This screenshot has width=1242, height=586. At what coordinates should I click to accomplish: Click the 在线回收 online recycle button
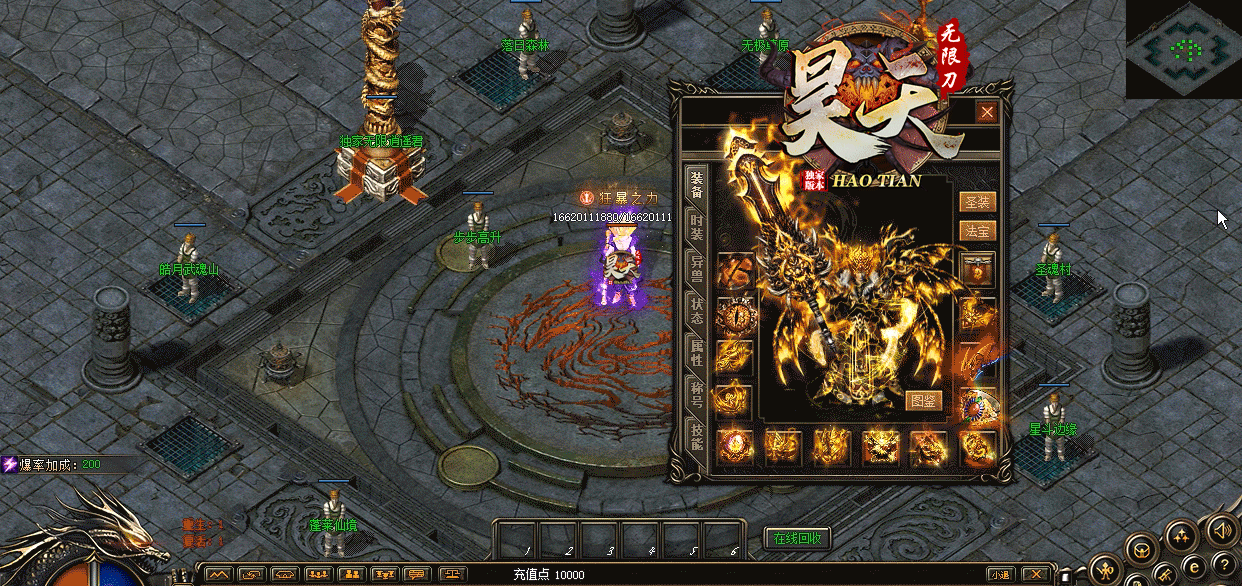point(797,538)
